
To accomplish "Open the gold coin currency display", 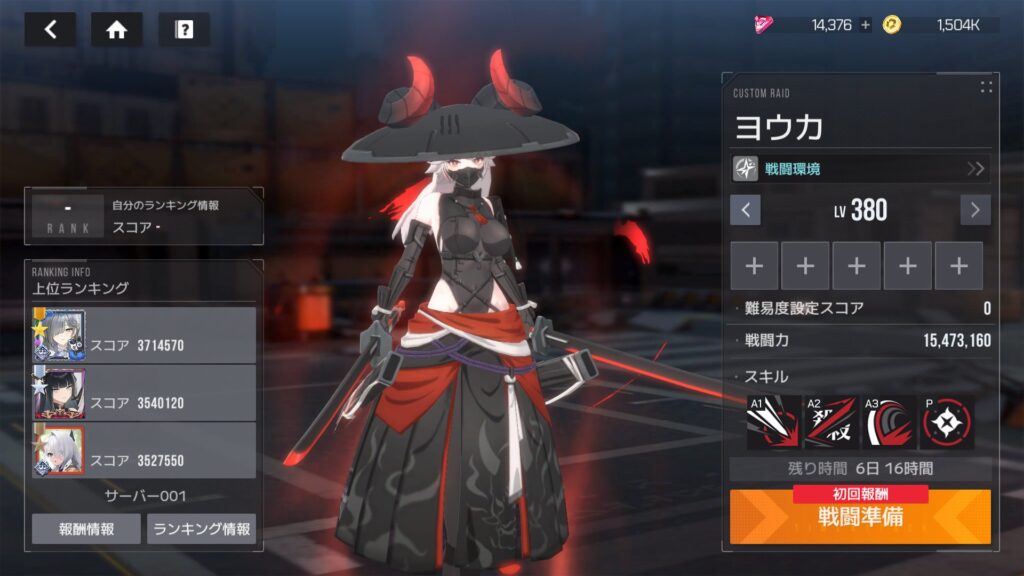I will tap(940, 25).
